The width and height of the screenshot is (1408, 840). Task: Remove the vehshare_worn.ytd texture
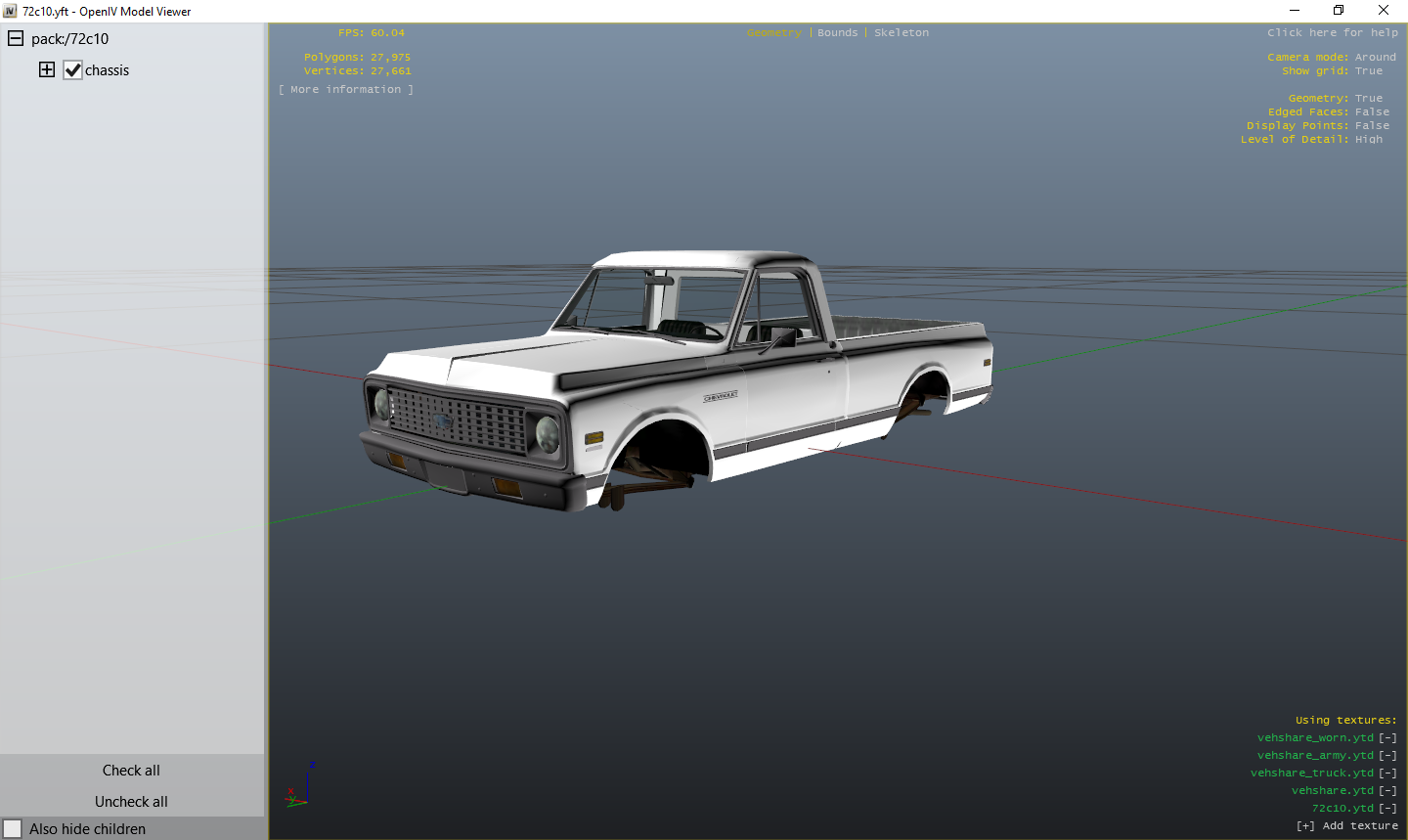pyautogui.click(x=1386, y=737)
